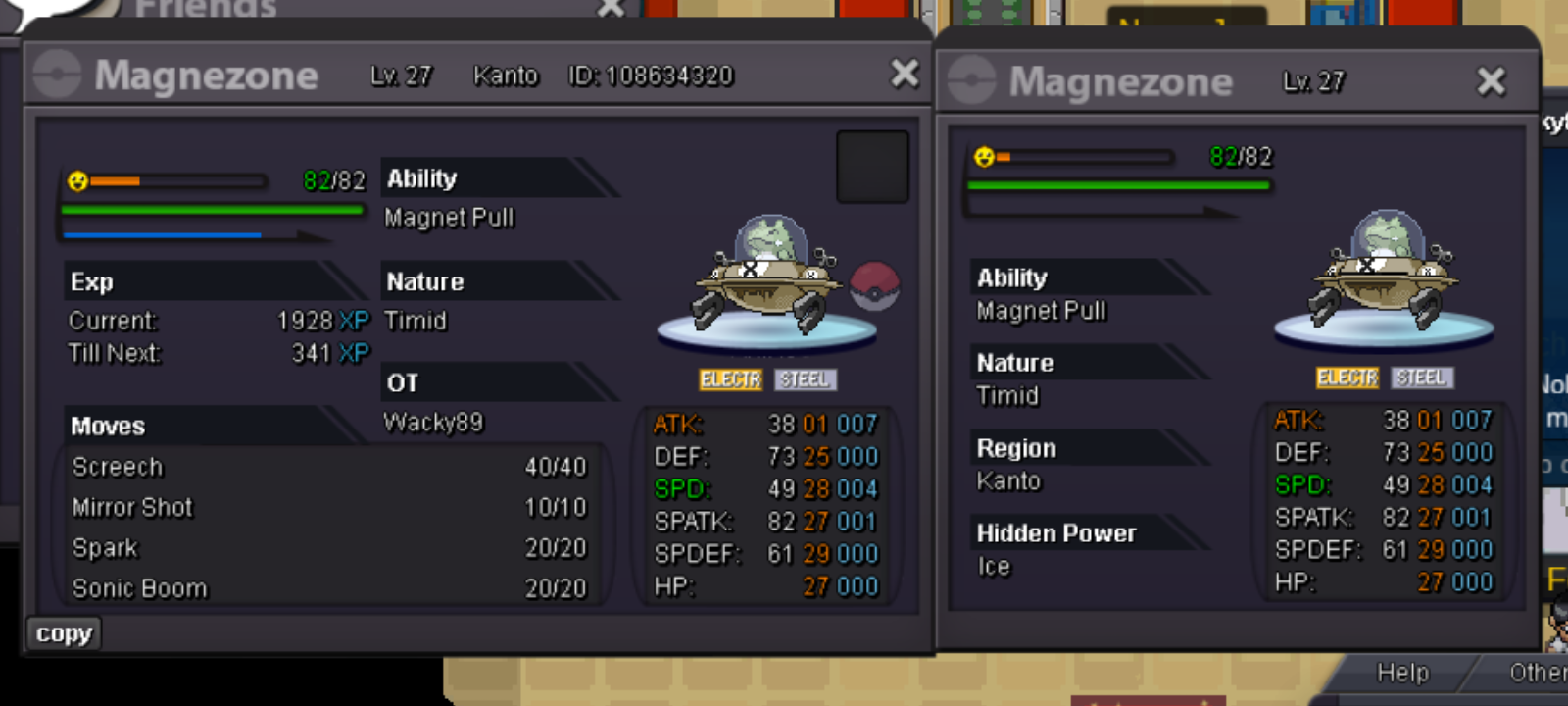Pick the Sonic Boom move row
This screenshot has width=1568, height=706.
(328, 588)
